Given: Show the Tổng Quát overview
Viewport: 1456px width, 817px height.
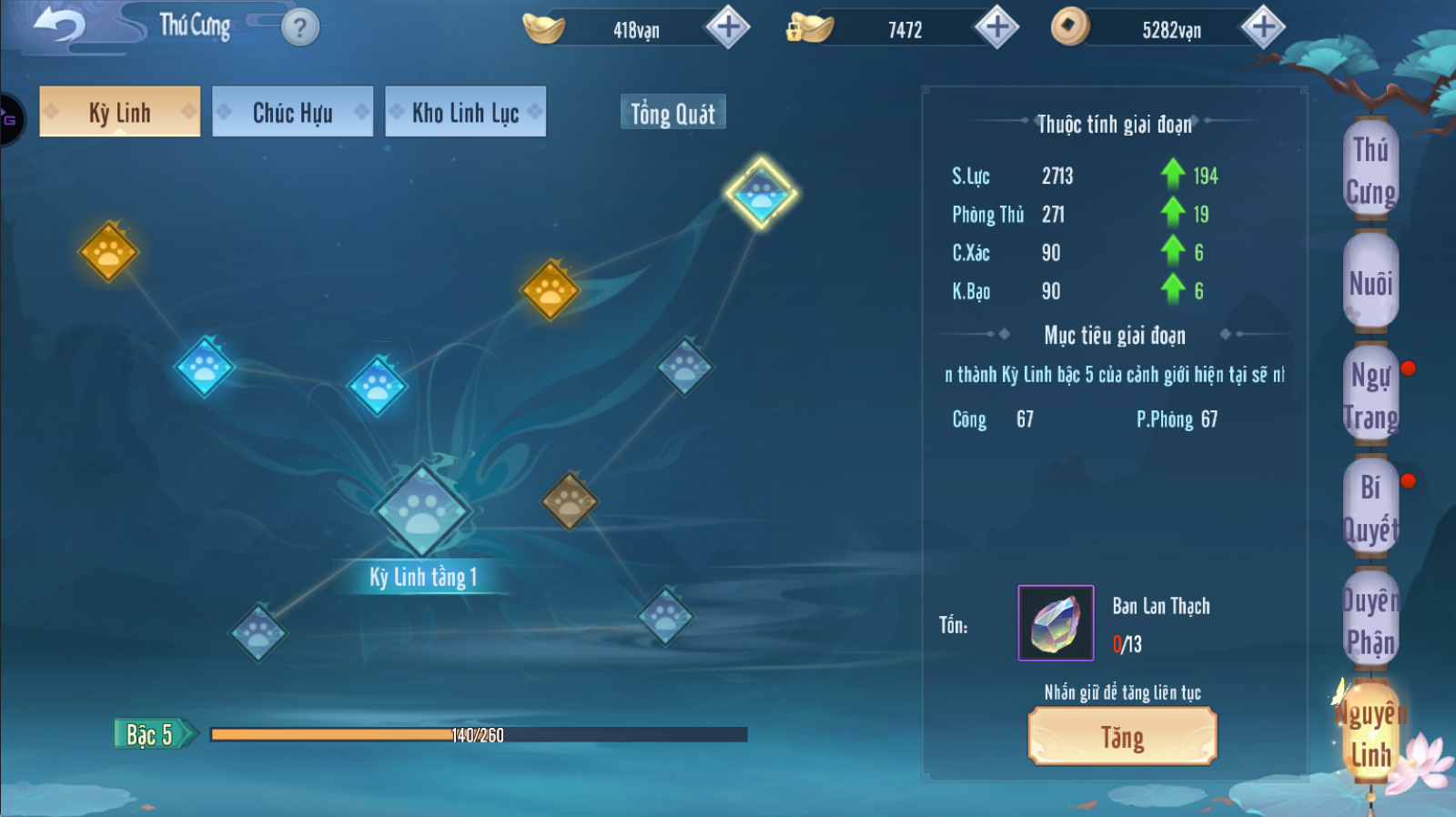Looking at the screenshot, I should (672, 114).
